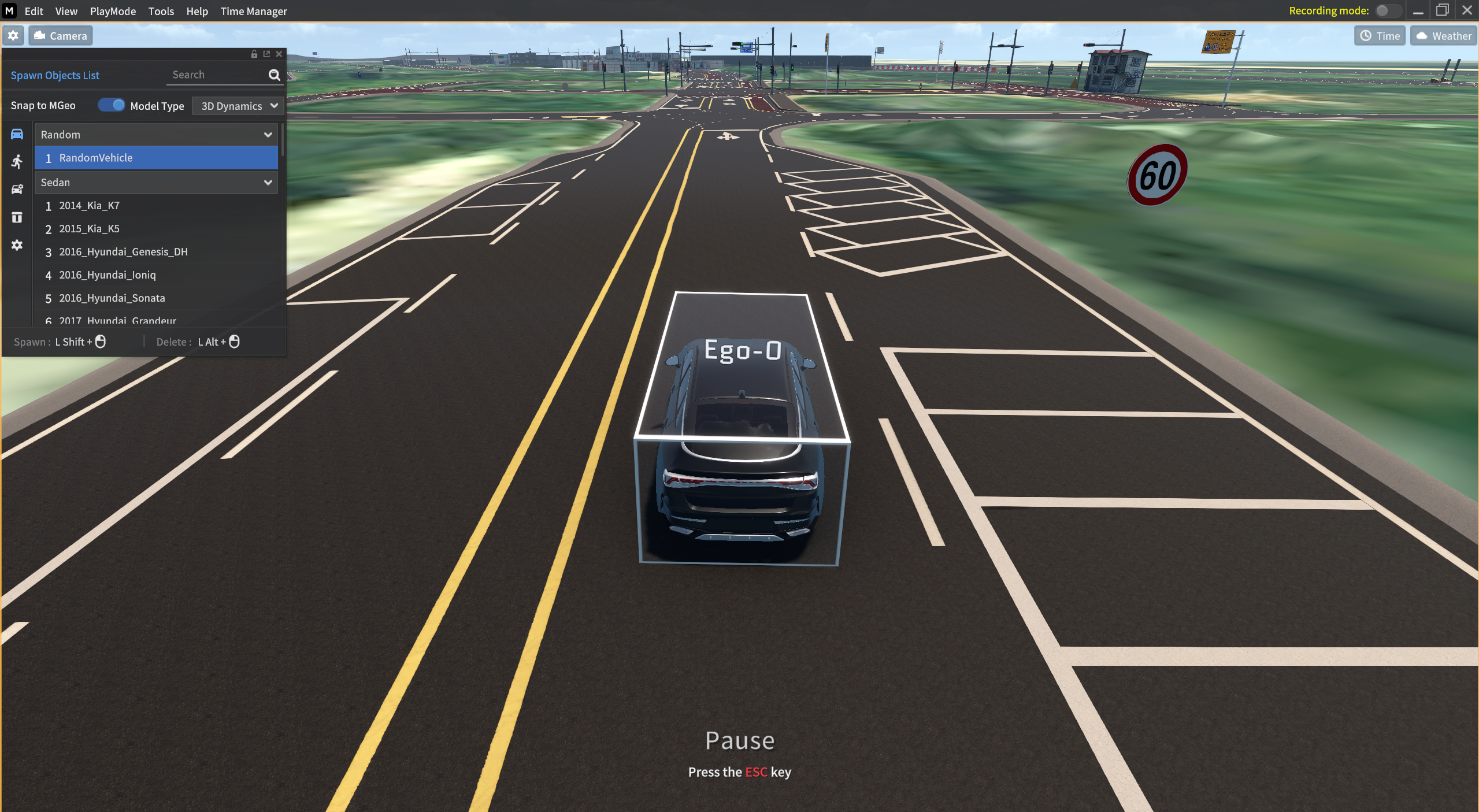Image resolution: width=1479 pixels, height=812 pixels.
Task: Open the Tools menu
Action: click(x=161, y=11)
